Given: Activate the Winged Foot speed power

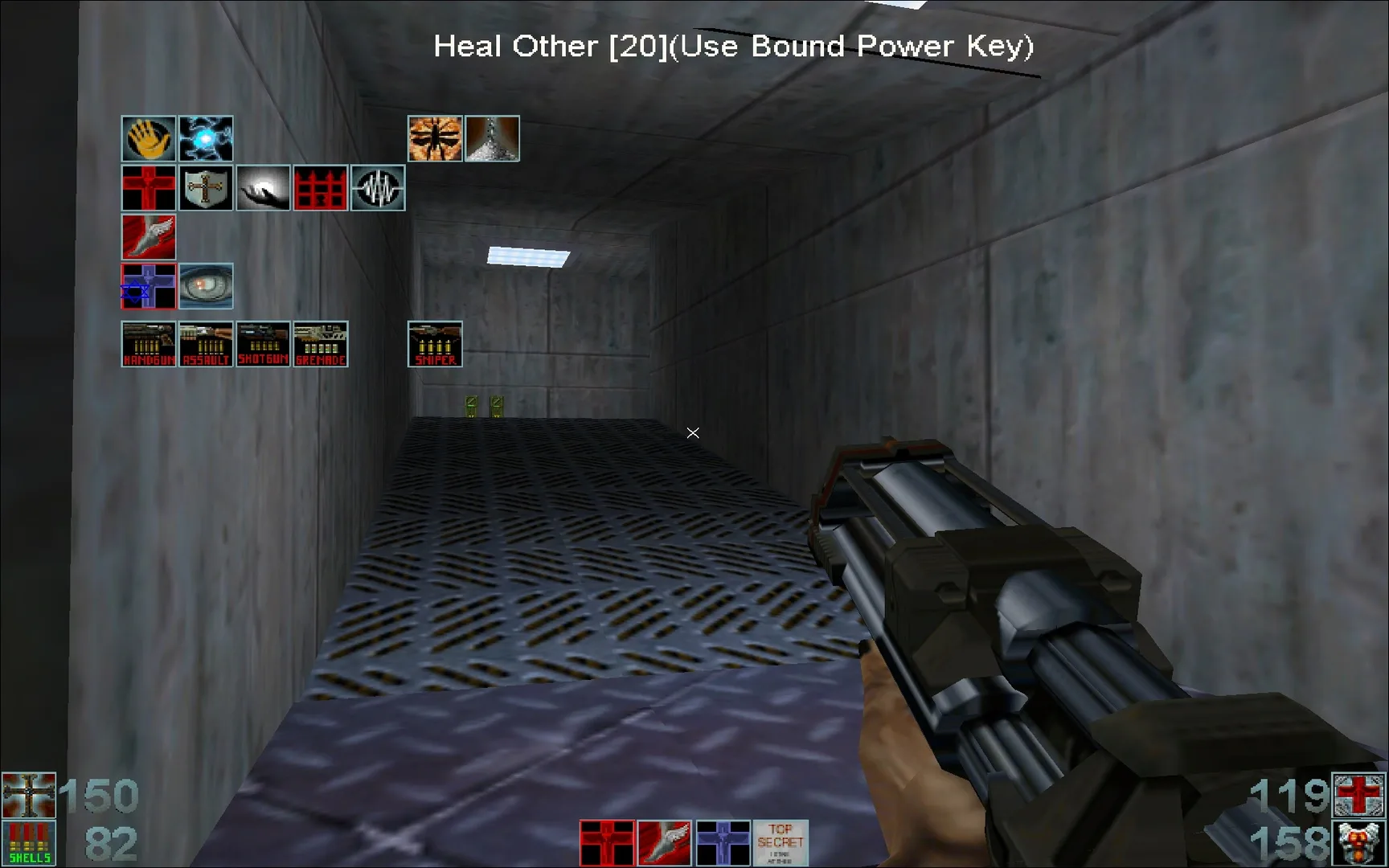Looking at the screenshot, I should click(x=149, y=238).
